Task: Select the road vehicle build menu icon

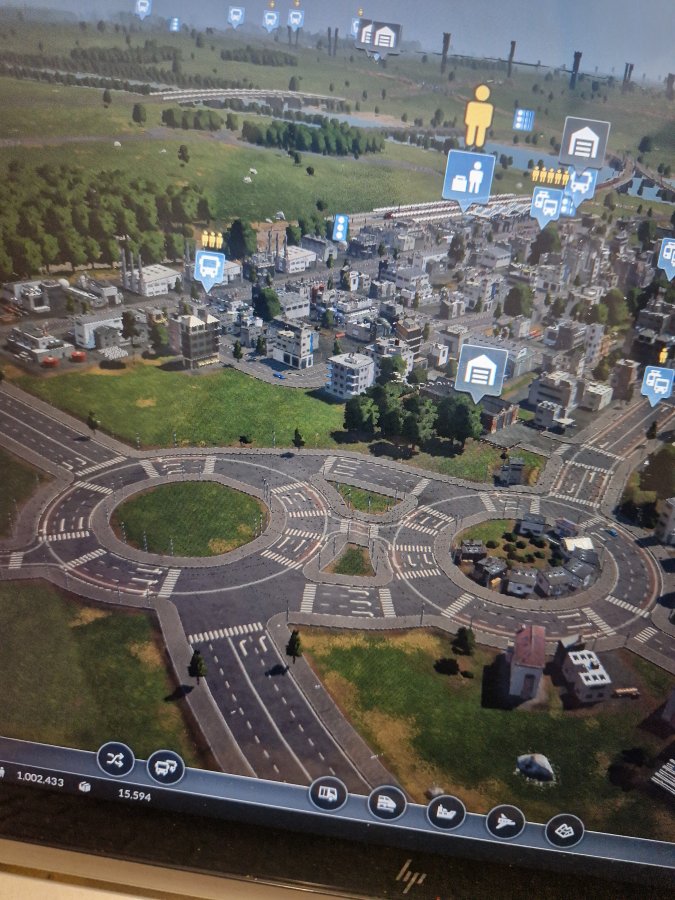Action: tap(328, 794)
